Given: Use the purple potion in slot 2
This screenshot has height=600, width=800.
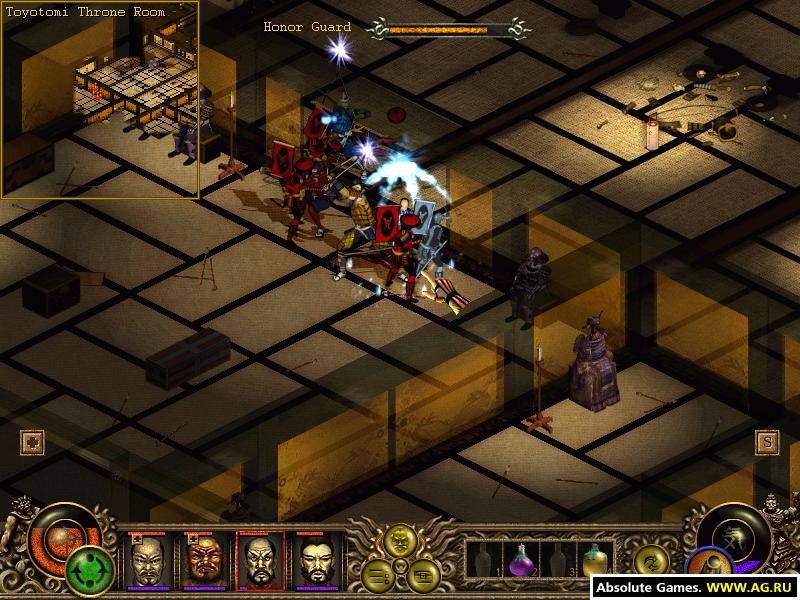Looking at the screenshot, I should (x=520, y=563).
